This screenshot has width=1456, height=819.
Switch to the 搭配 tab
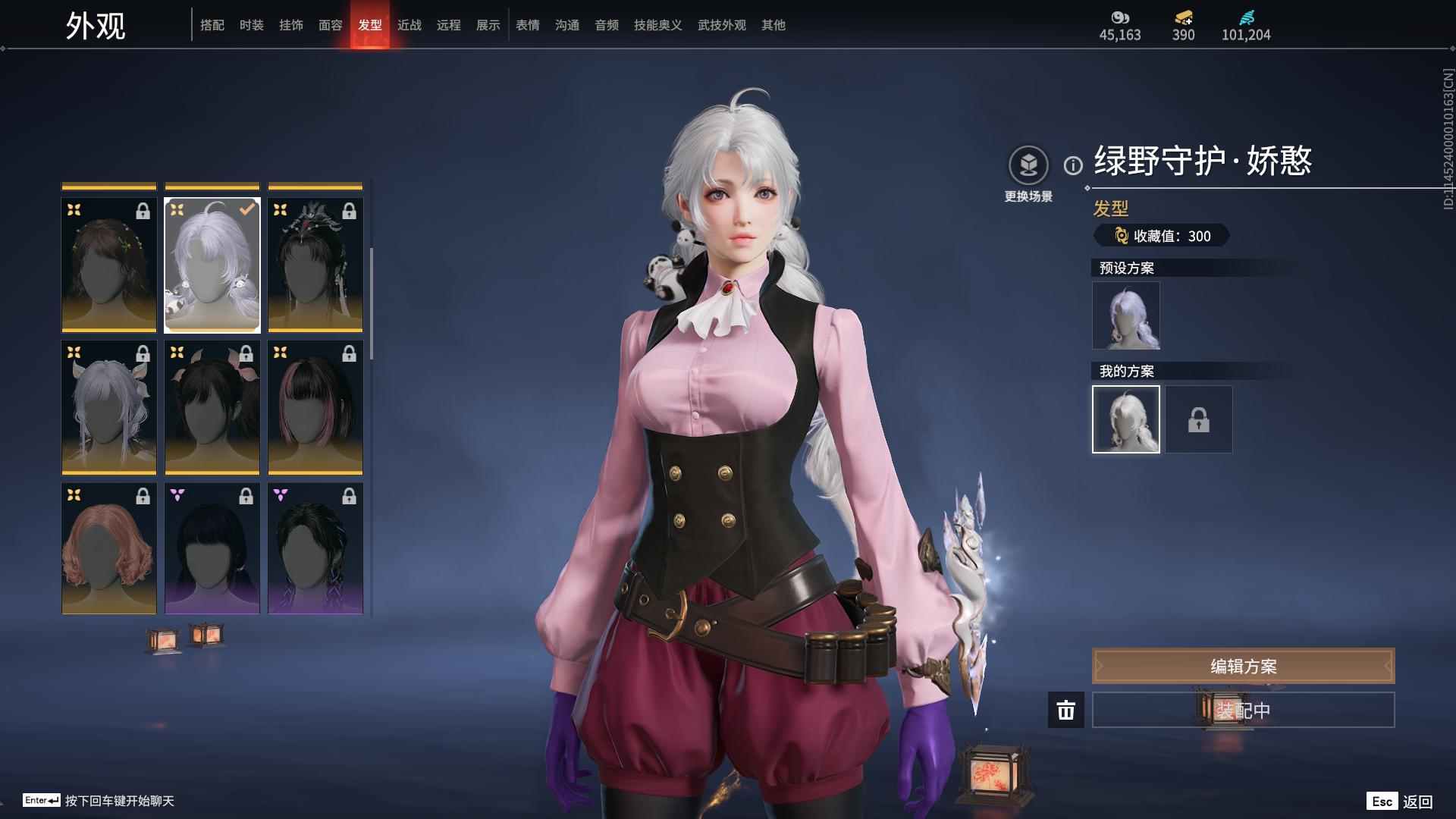[212, 25]
